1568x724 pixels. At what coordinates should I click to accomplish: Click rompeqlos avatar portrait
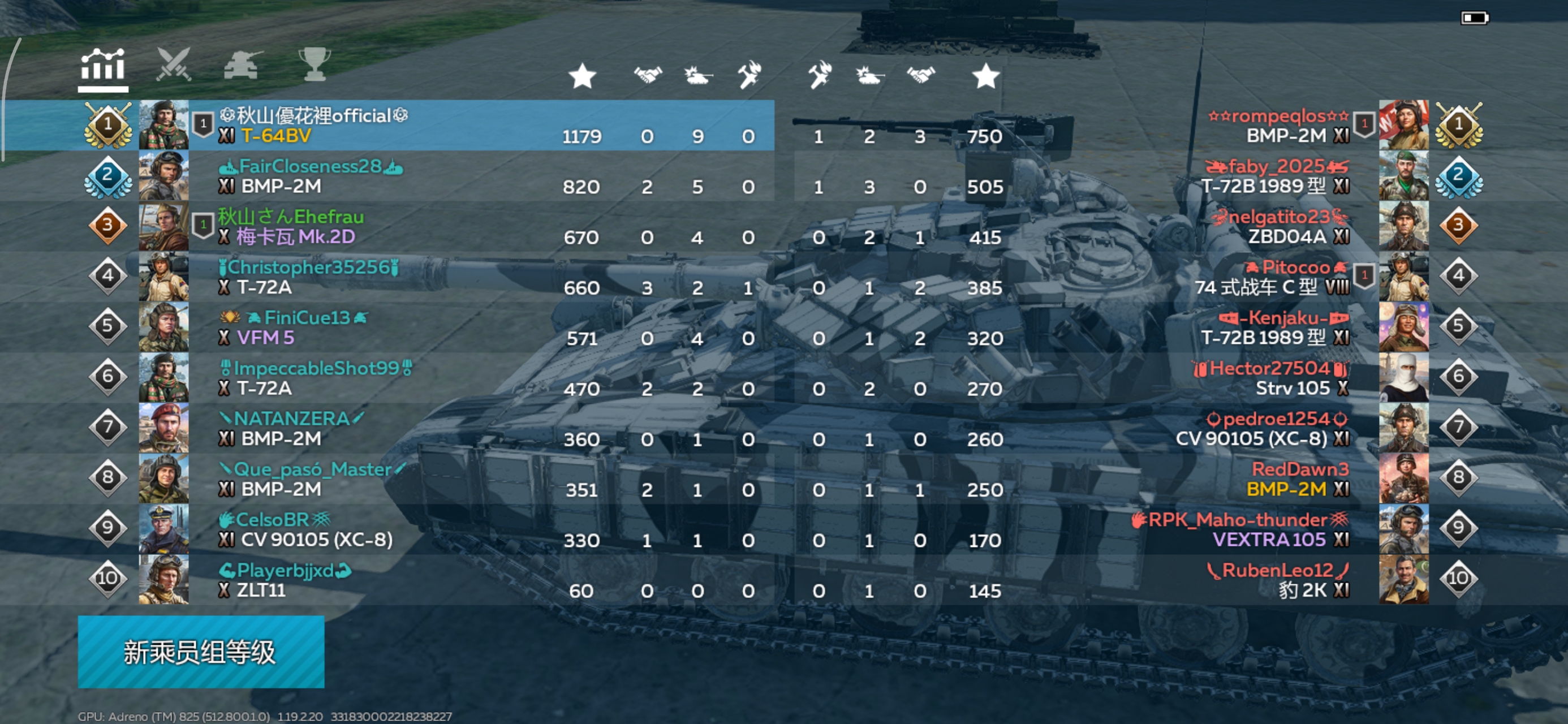pyautogui.click(x=1403, y=126)
